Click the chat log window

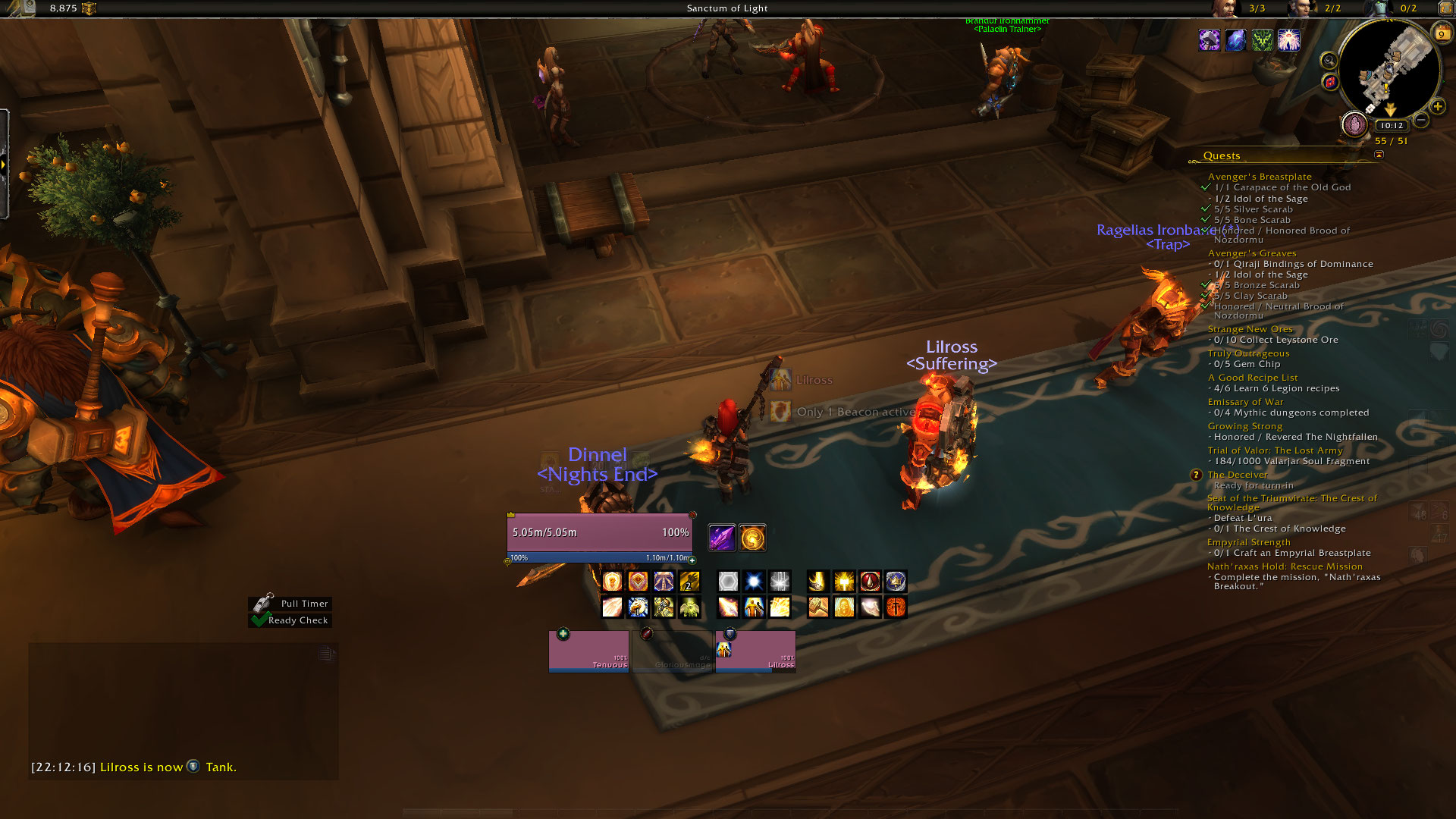click(x=184, y=705)
